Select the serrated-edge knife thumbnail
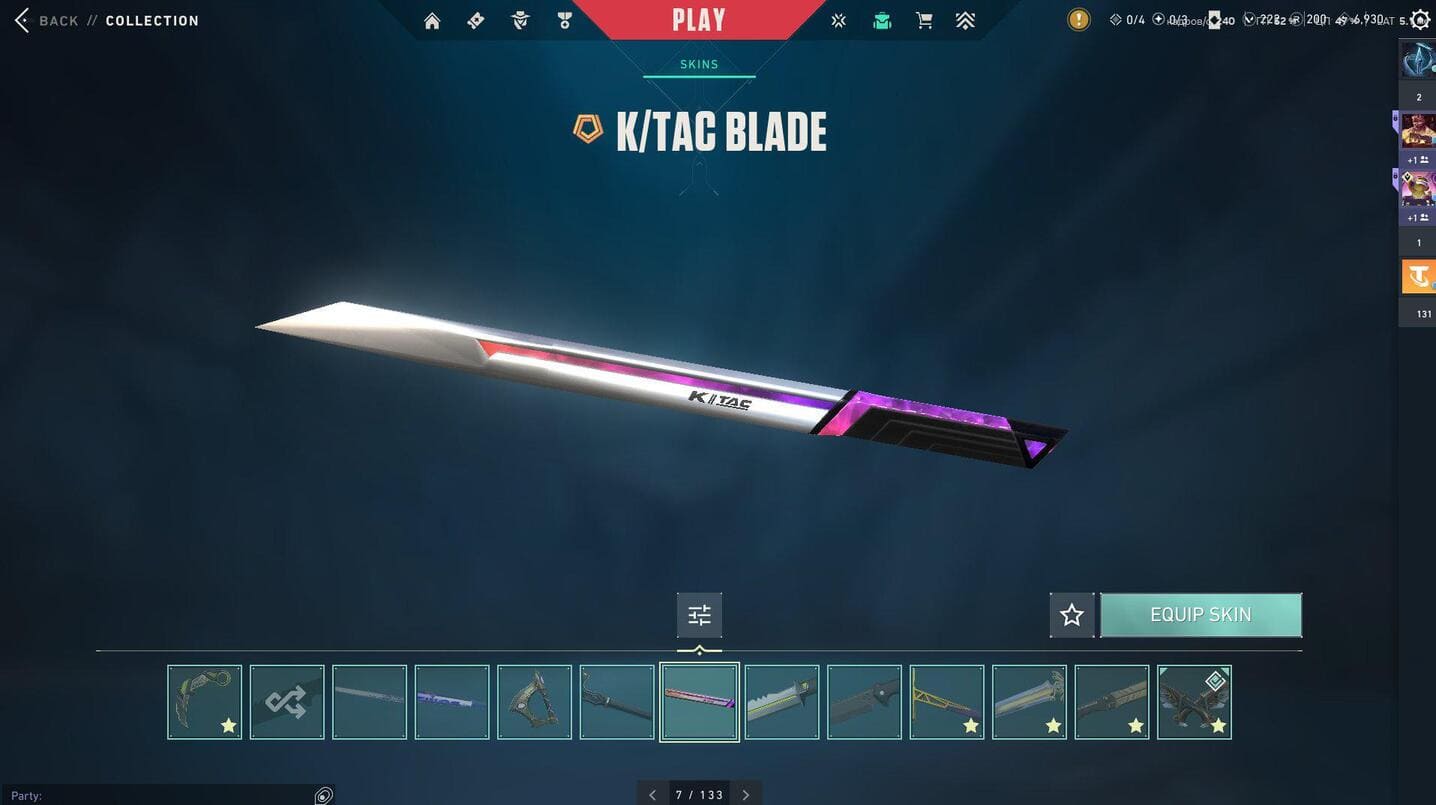The height and width of the screenshot is (805, 1436). coord(782,702)
